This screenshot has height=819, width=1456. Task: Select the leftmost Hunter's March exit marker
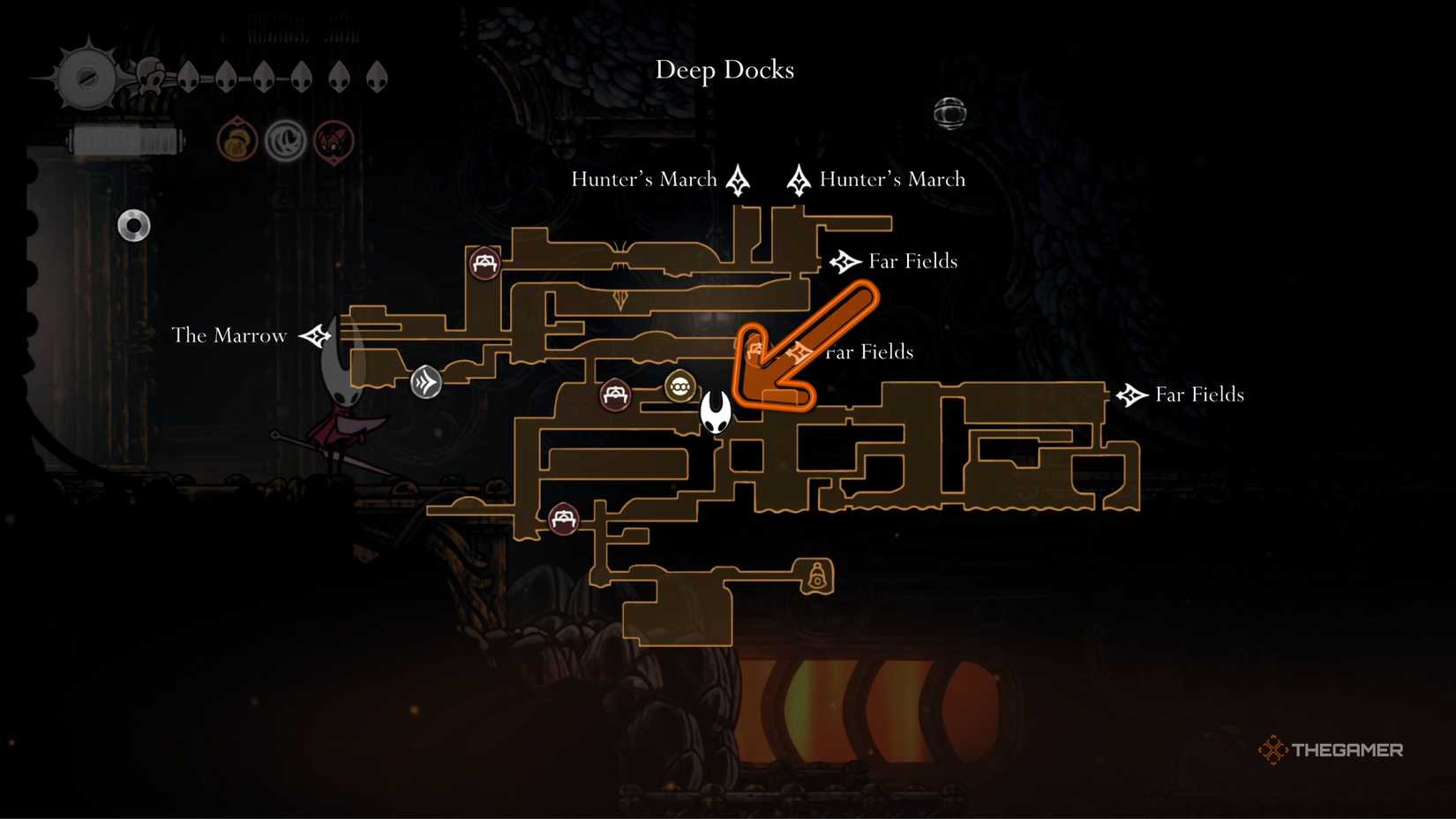coord(737,179)
